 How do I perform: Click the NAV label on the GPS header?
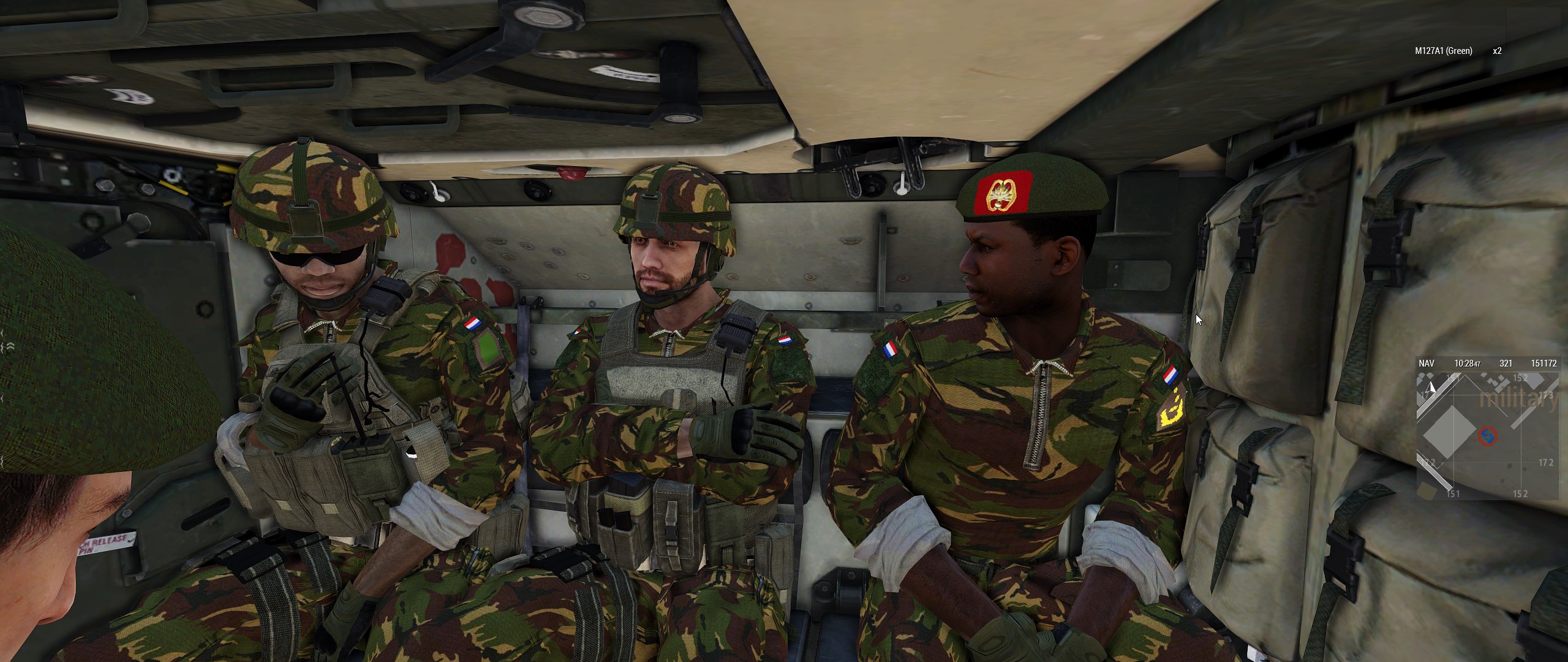pos(1427,363)
